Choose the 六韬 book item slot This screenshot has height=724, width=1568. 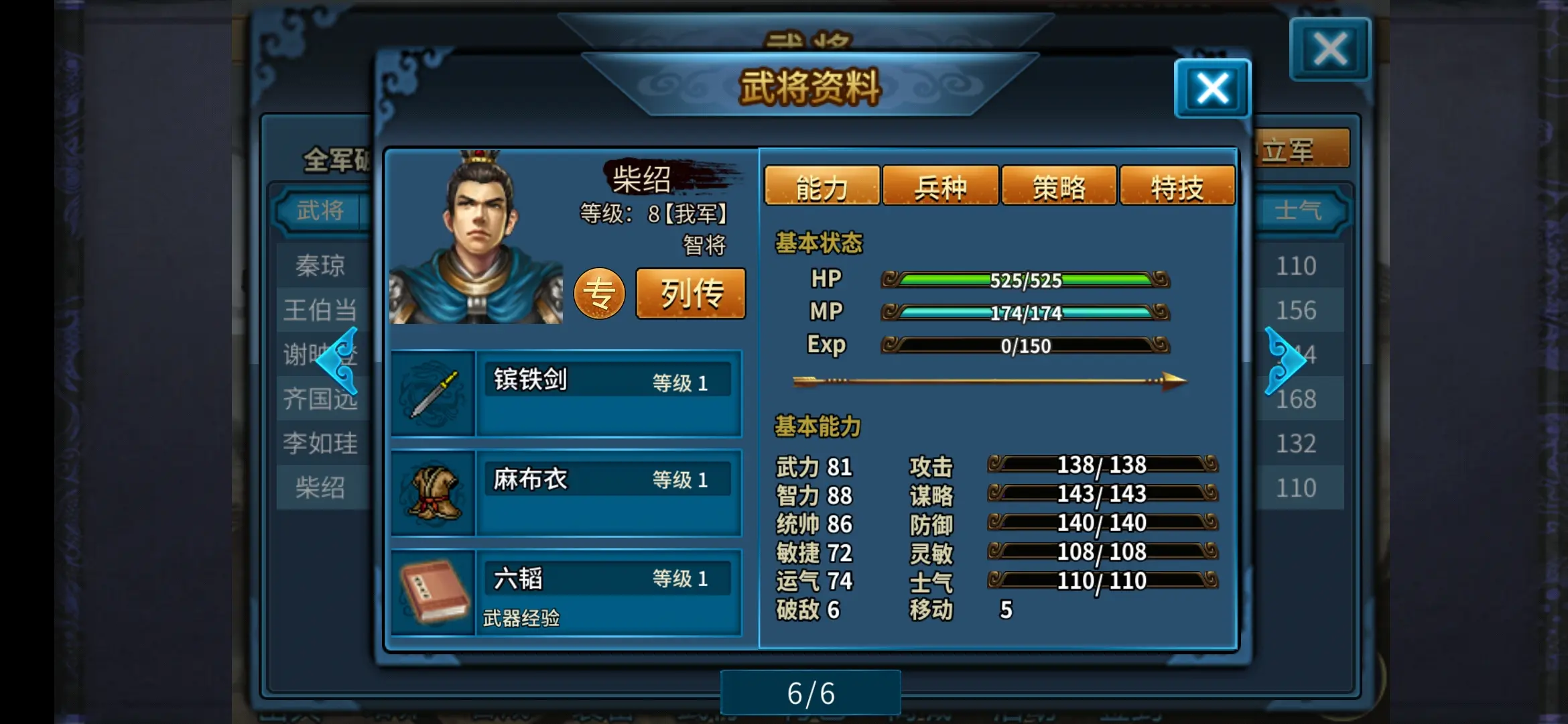[x=566, y=592]
